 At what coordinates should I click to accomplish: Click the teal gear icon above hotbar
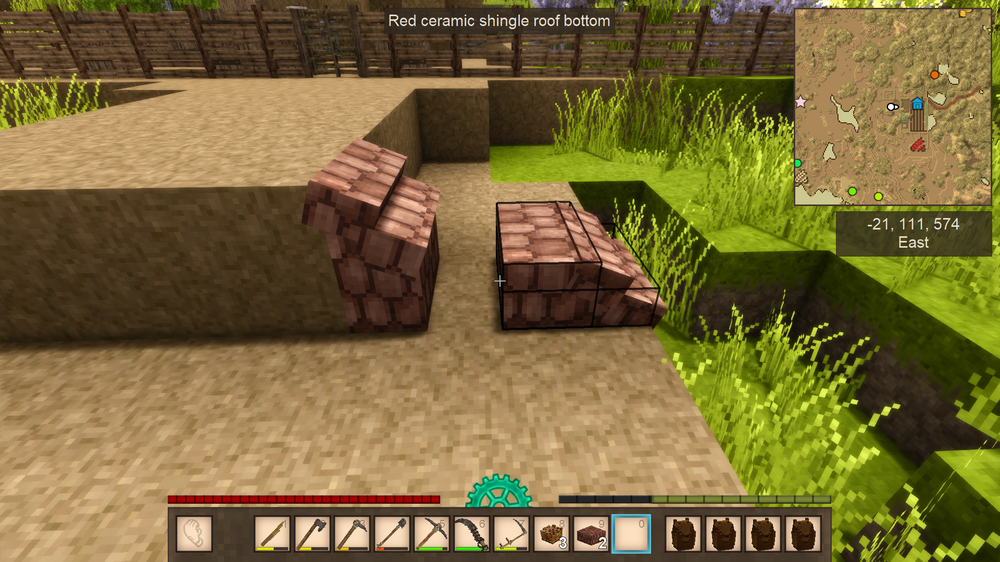point(498,493)
